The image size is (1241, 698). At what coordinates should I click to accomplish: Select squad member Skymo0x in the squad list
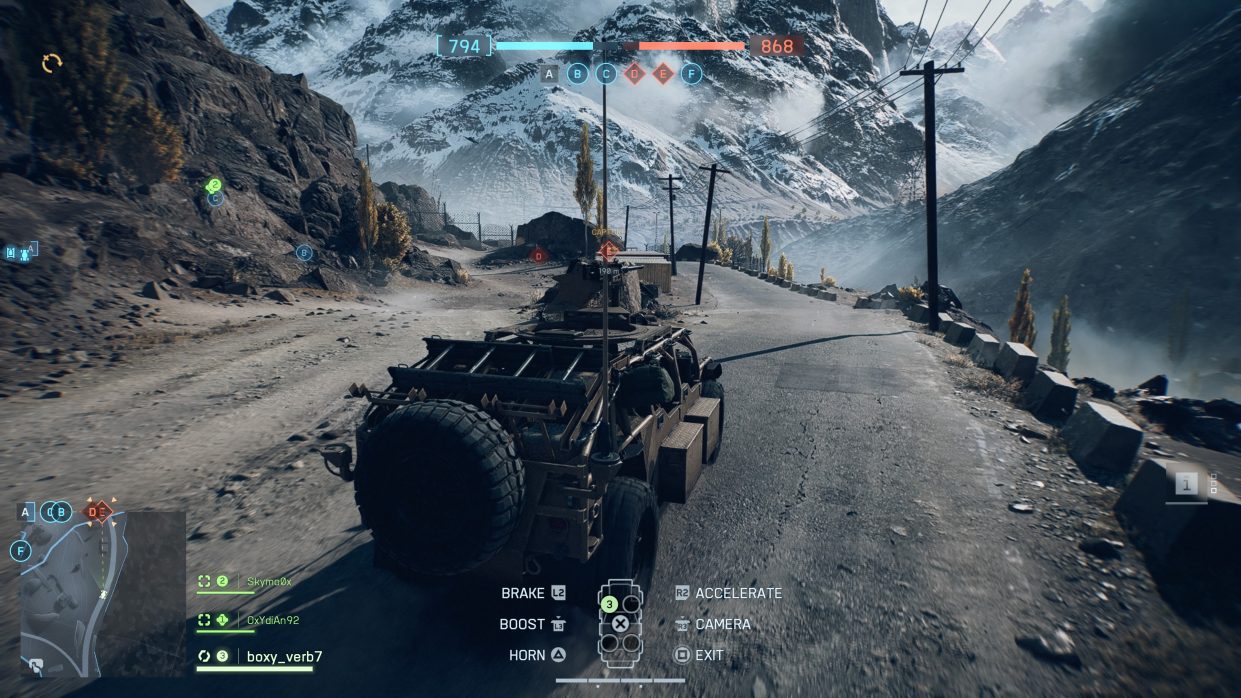pos(268,581)
